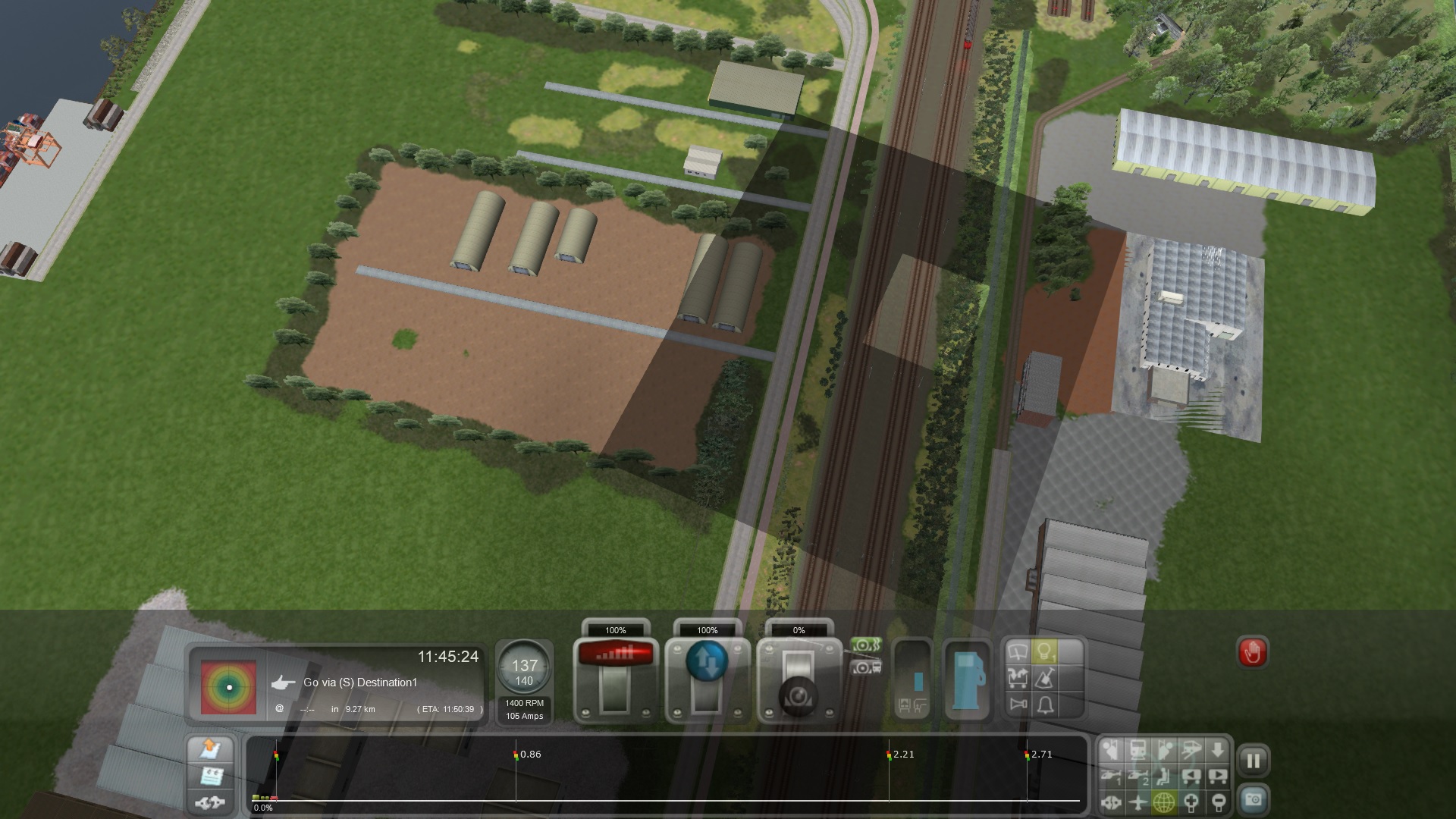Toggle the windscreen wipers
1456x819 pixels.
pyautogui.click(x=1018, y=651)
